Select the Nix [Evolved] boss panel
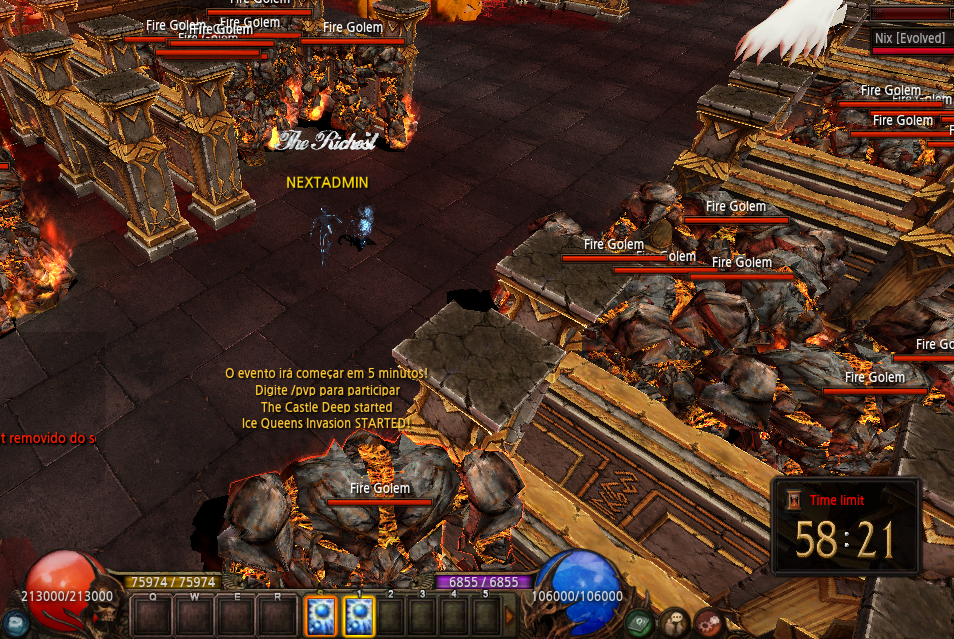Image resolution: width=954 pixels, height=639 pixels. tap(910, 38)
